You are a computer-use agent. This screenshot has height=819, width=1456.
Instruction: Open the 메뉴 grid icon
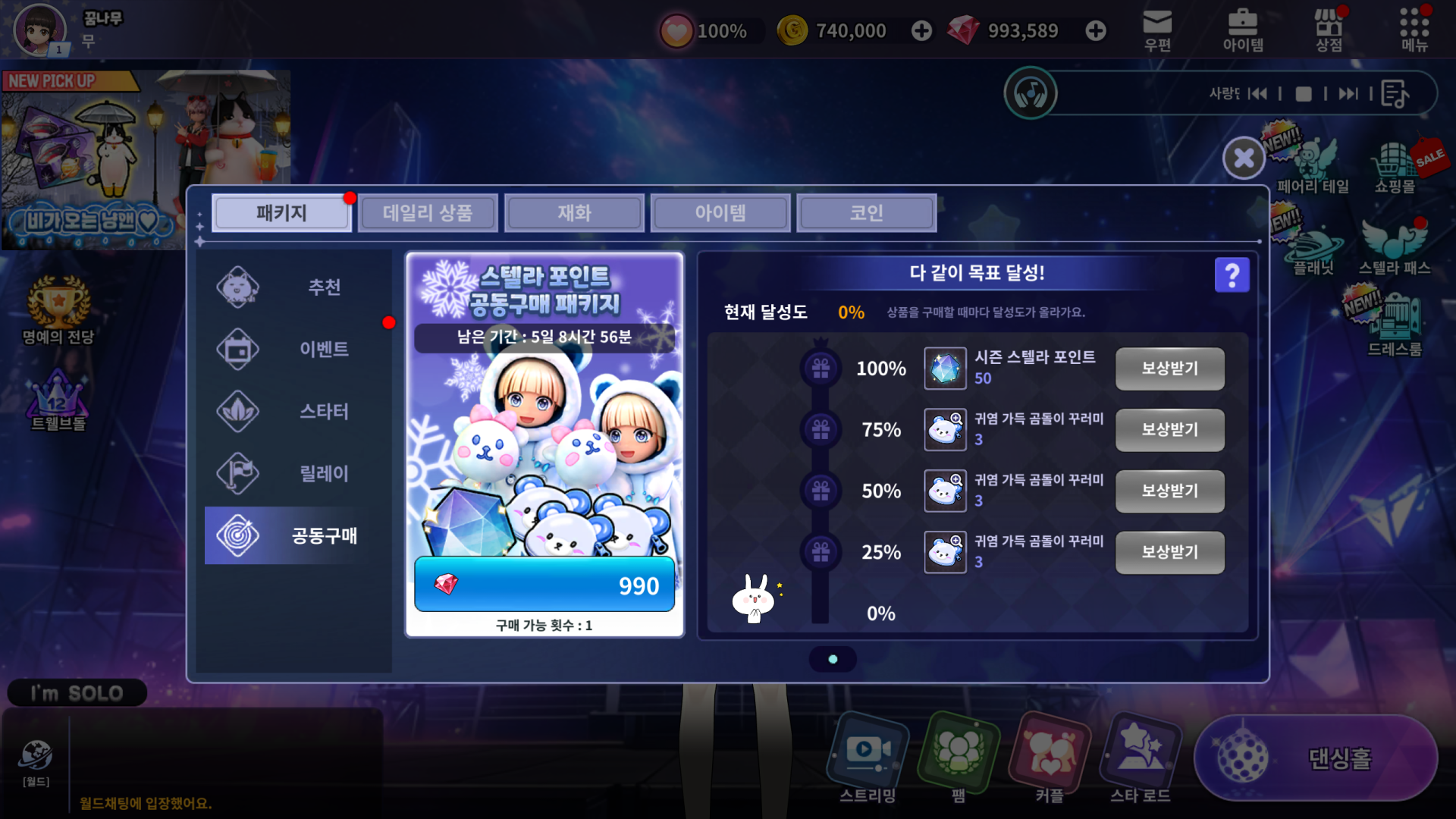point(1414,30)
